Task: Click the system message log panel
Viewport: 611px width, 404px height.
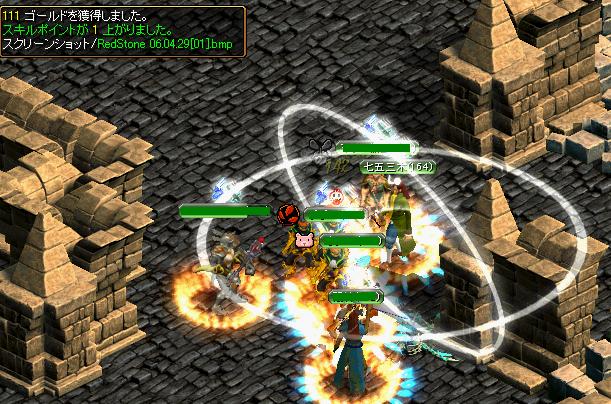Action: [122, 31]
